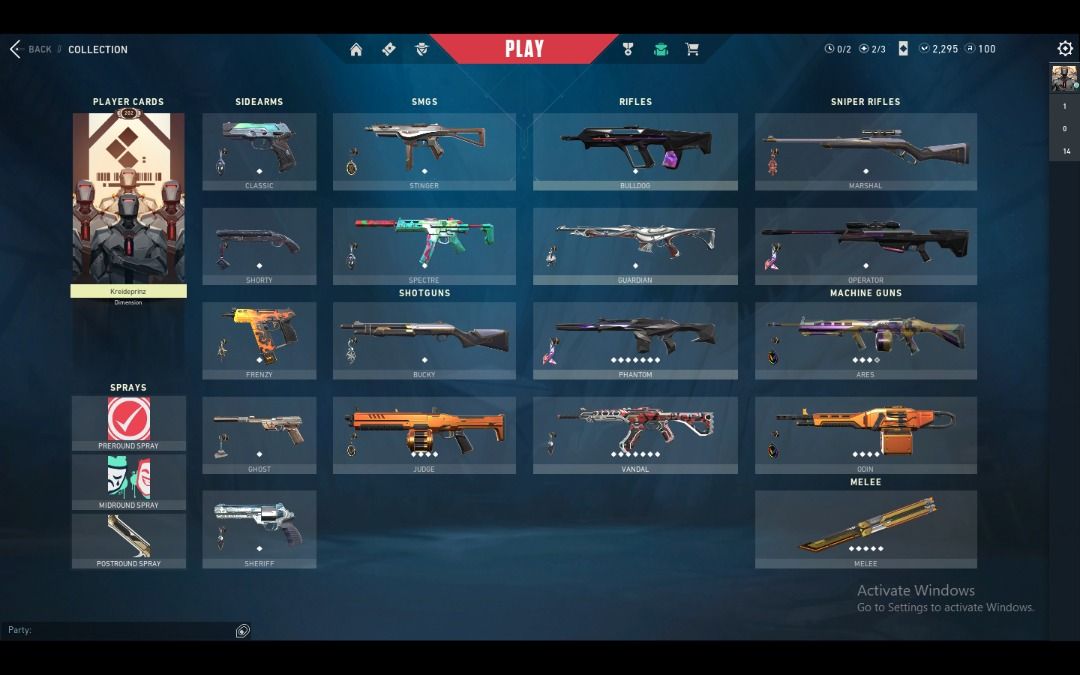Choose the Sheriff revolver slot
The height and width of the screenshot is (675, 1080).
259,528
